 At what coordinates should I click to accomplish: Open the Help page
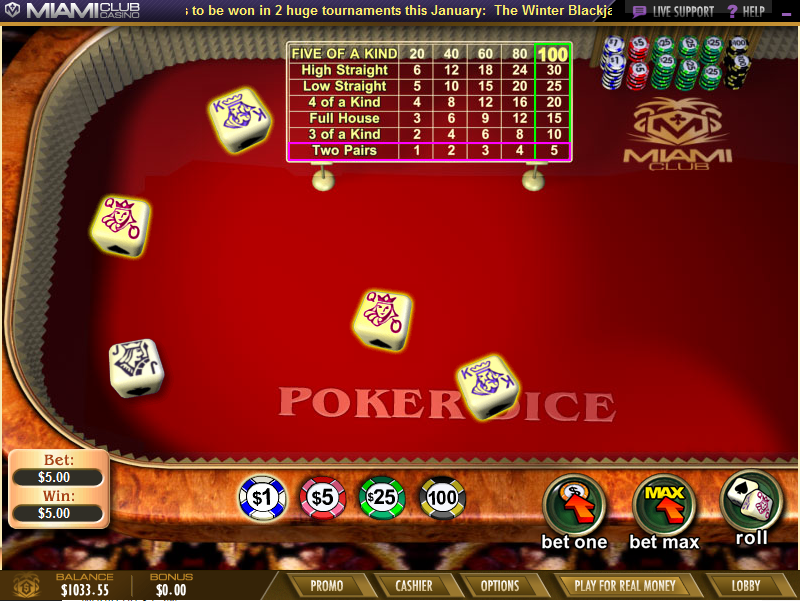[x=746, y=11]
